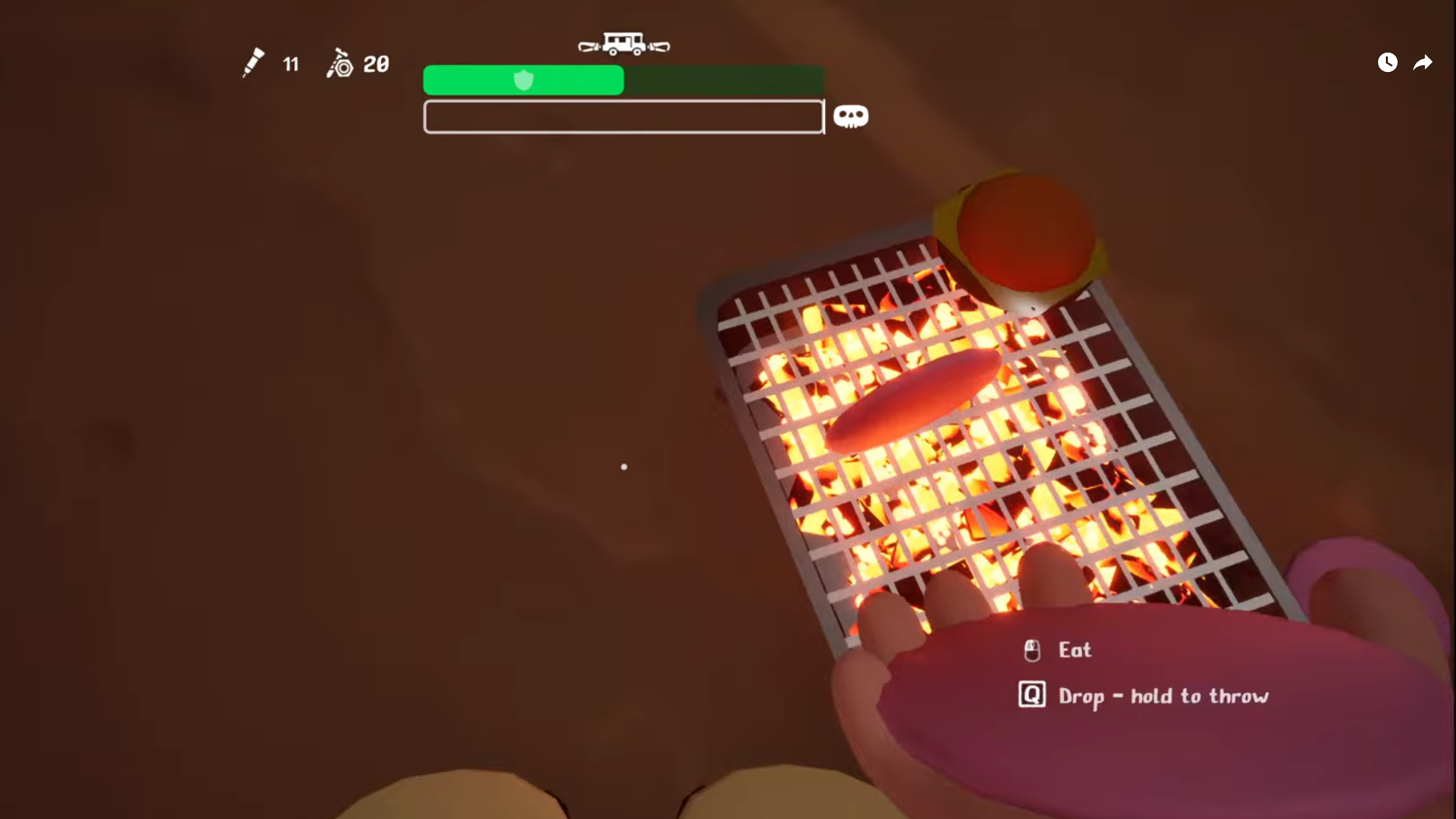The height and width of the screenshot is (819, 1456).
Task: Select the repair kit icon
Action: click(339, 64)
